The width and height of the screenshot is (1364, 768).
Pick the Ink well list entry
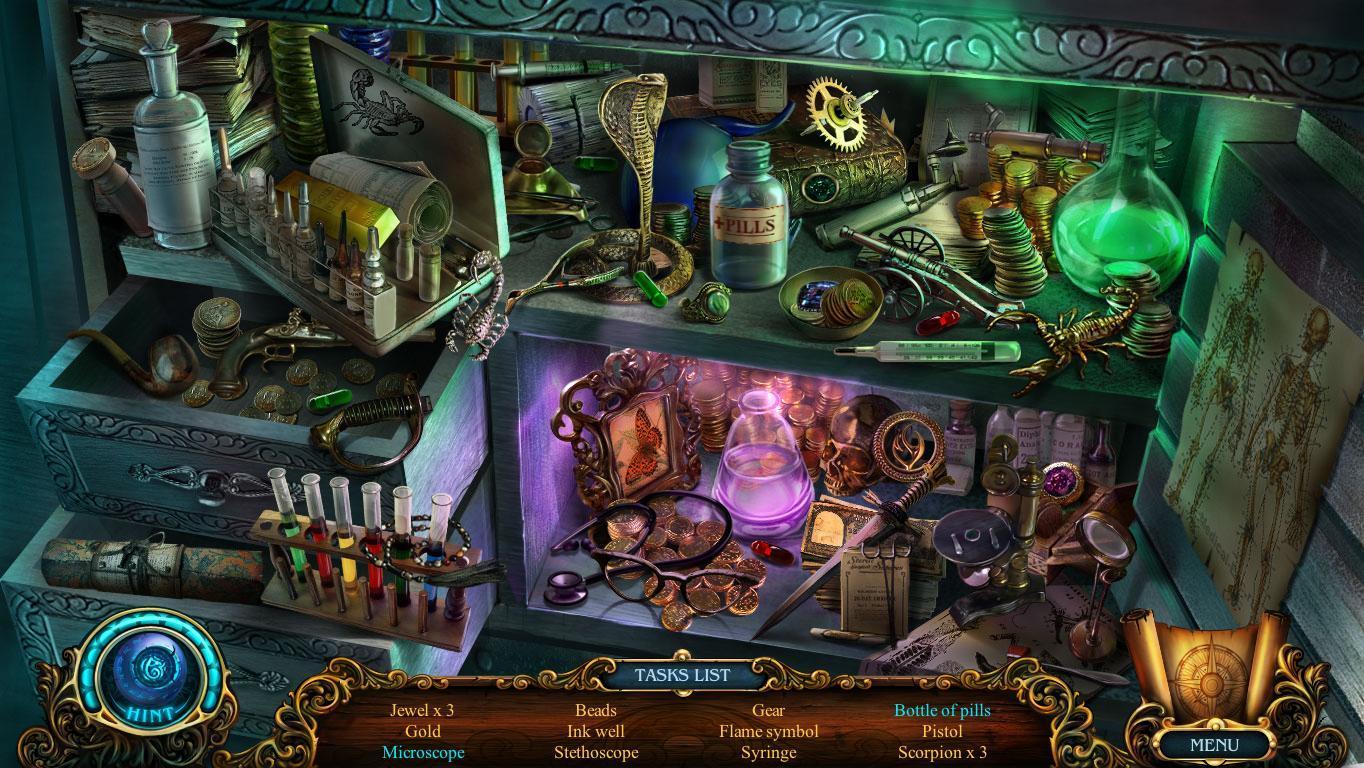tap(596, 732)
